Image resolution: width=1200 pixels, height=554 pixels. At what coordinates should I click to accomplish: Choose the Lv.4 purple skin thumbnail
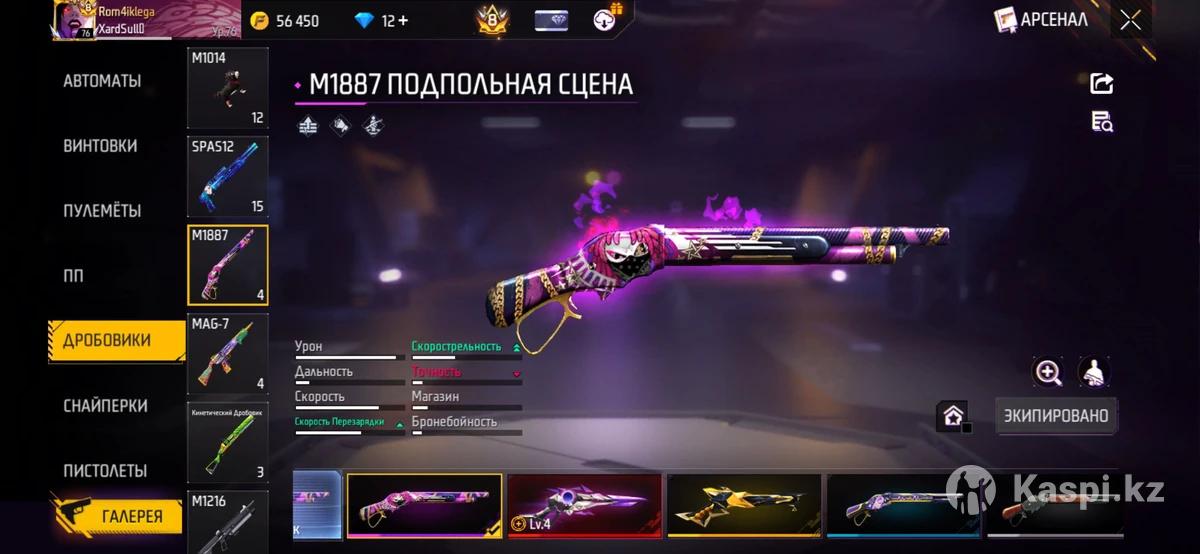pyautogui.click(x=584, y=506)
